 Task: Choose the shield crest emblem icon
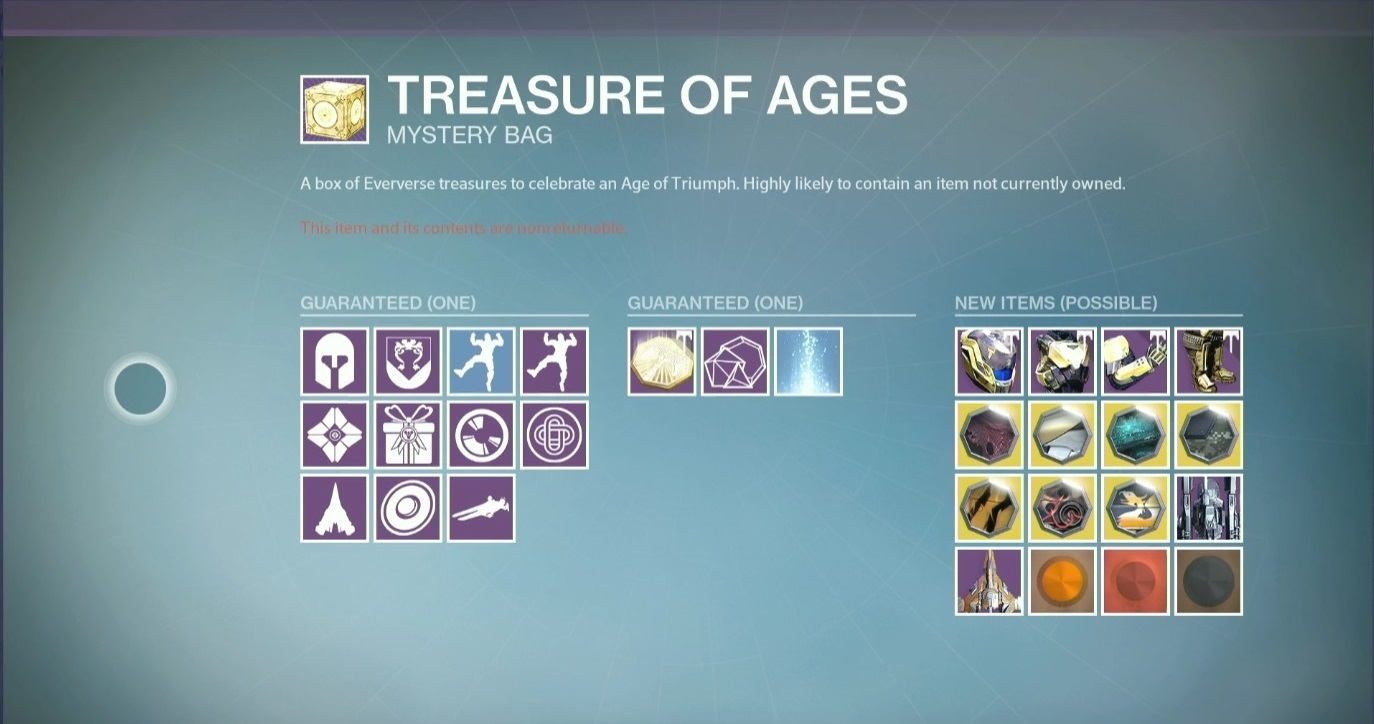click(x=408, y=362)
